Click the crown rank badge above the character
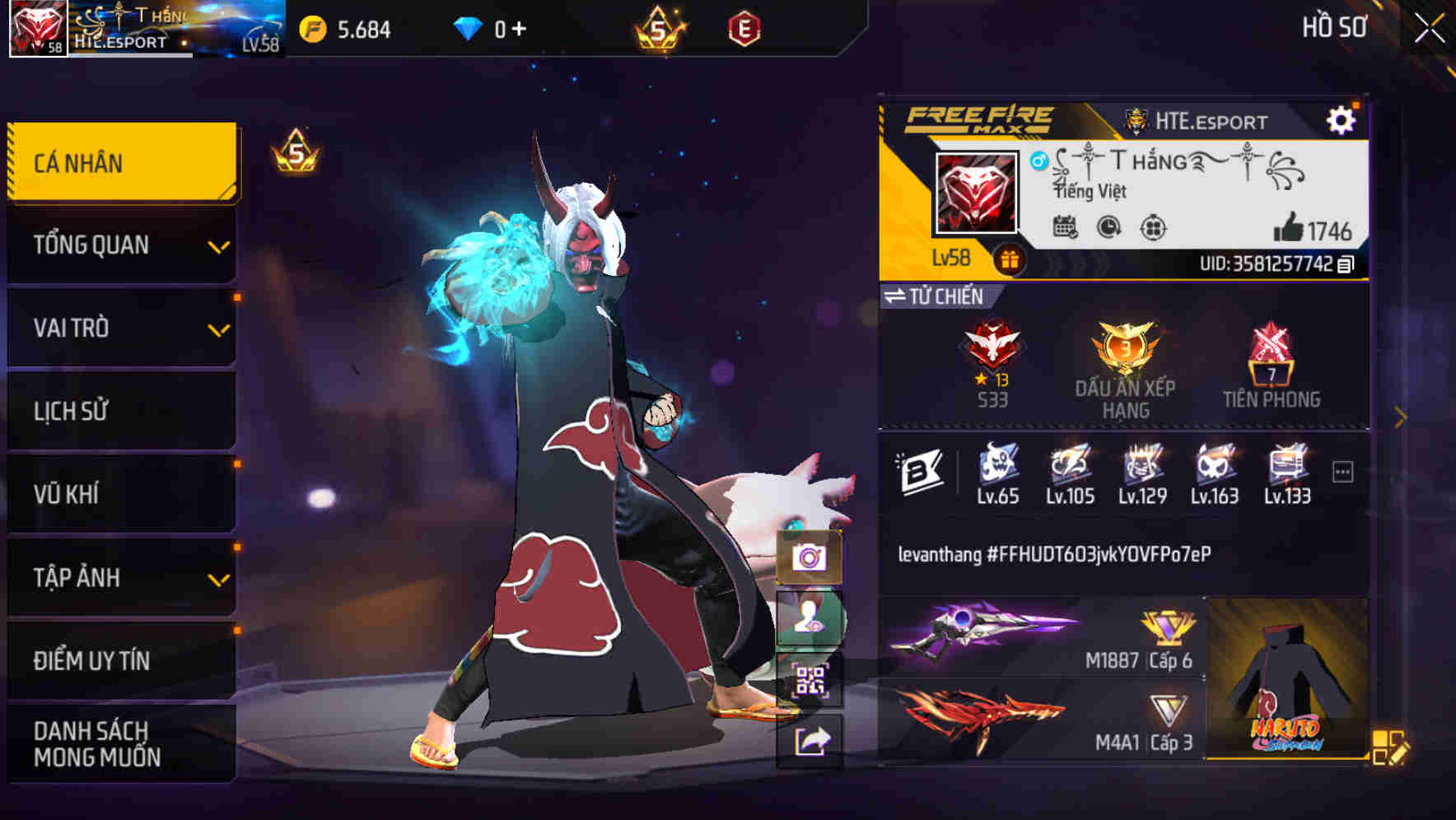The image size is (1456, 820). click(x=296, y=151)
